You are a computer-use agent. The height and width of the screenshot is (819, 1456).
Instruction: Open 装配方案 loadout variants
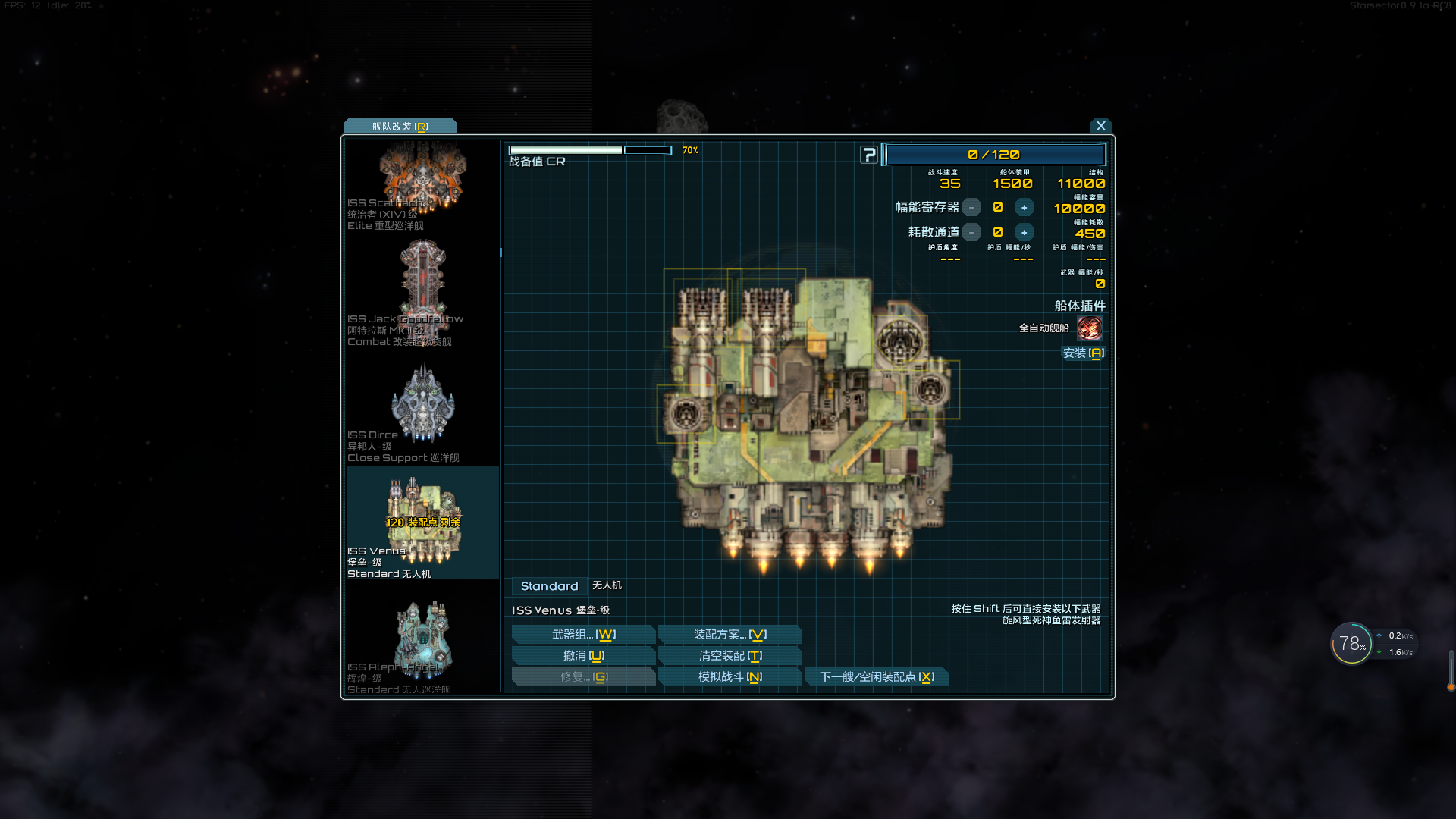pyautogui.click(x=730, y=635)
